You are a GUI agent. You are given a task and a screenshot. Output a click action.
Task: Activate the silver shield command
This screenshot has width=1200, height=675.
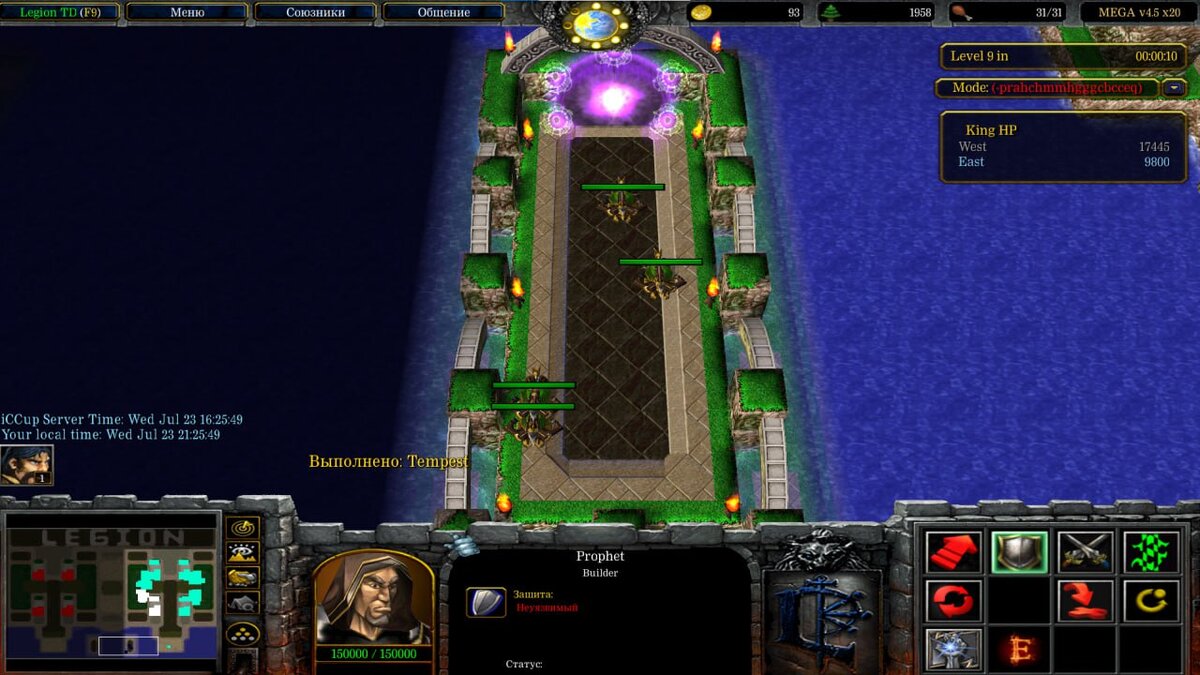pyautogui.click(x=1019, y=552)
